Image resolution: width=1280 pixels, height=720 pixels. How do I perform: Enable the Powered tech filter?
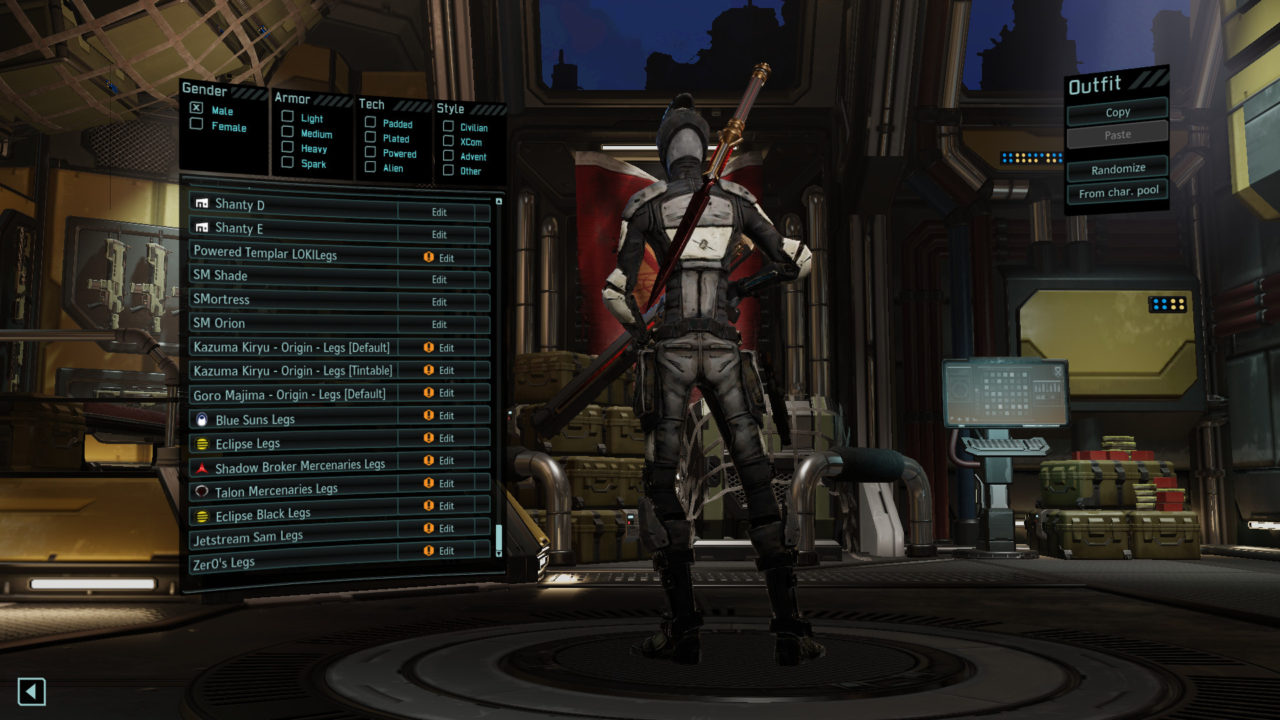(x=370, y=153)
